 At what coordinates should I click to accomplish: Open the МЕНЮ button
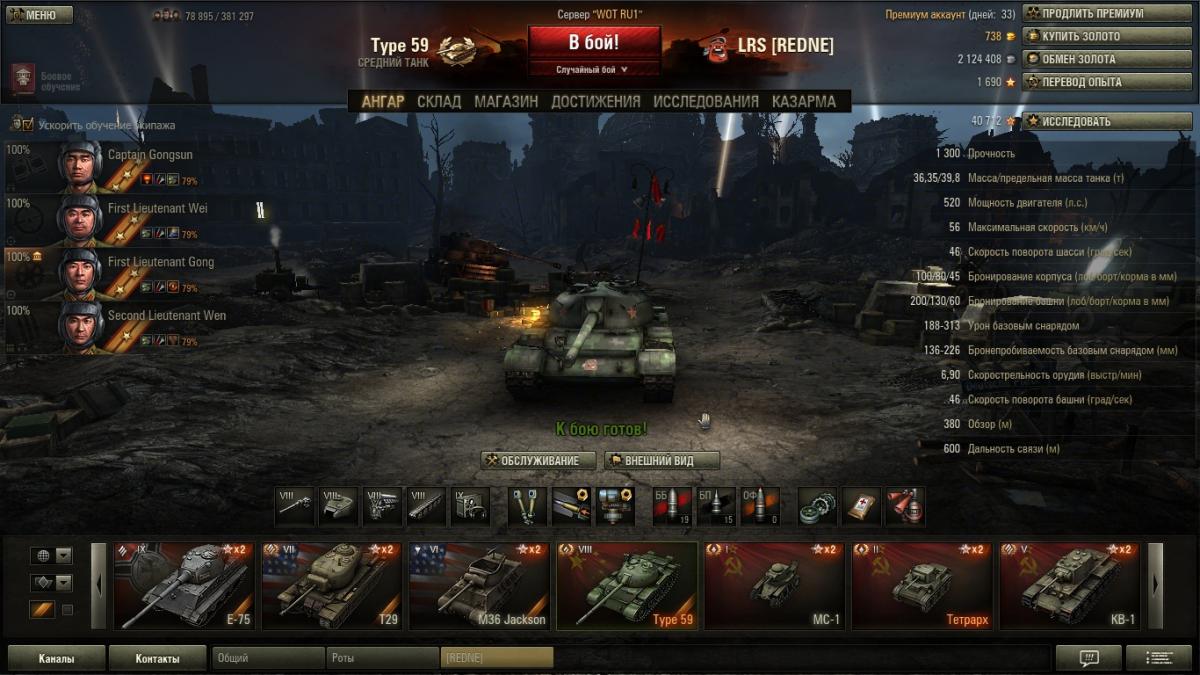[39, 15]
